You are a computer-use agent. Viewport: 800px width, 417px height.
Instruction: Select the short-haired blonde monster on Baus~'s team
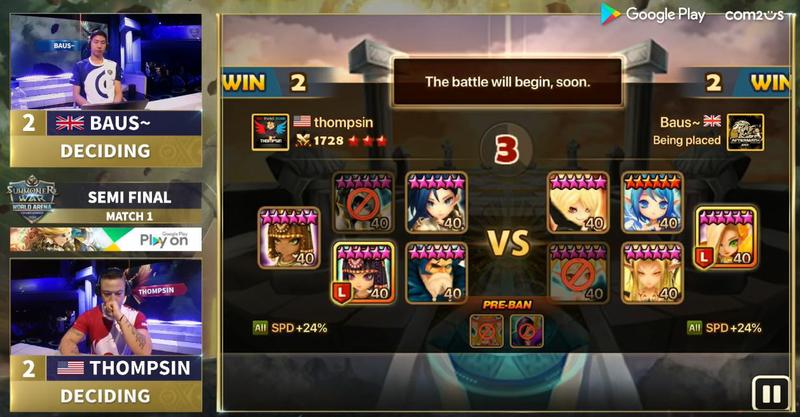coord(578,202)
